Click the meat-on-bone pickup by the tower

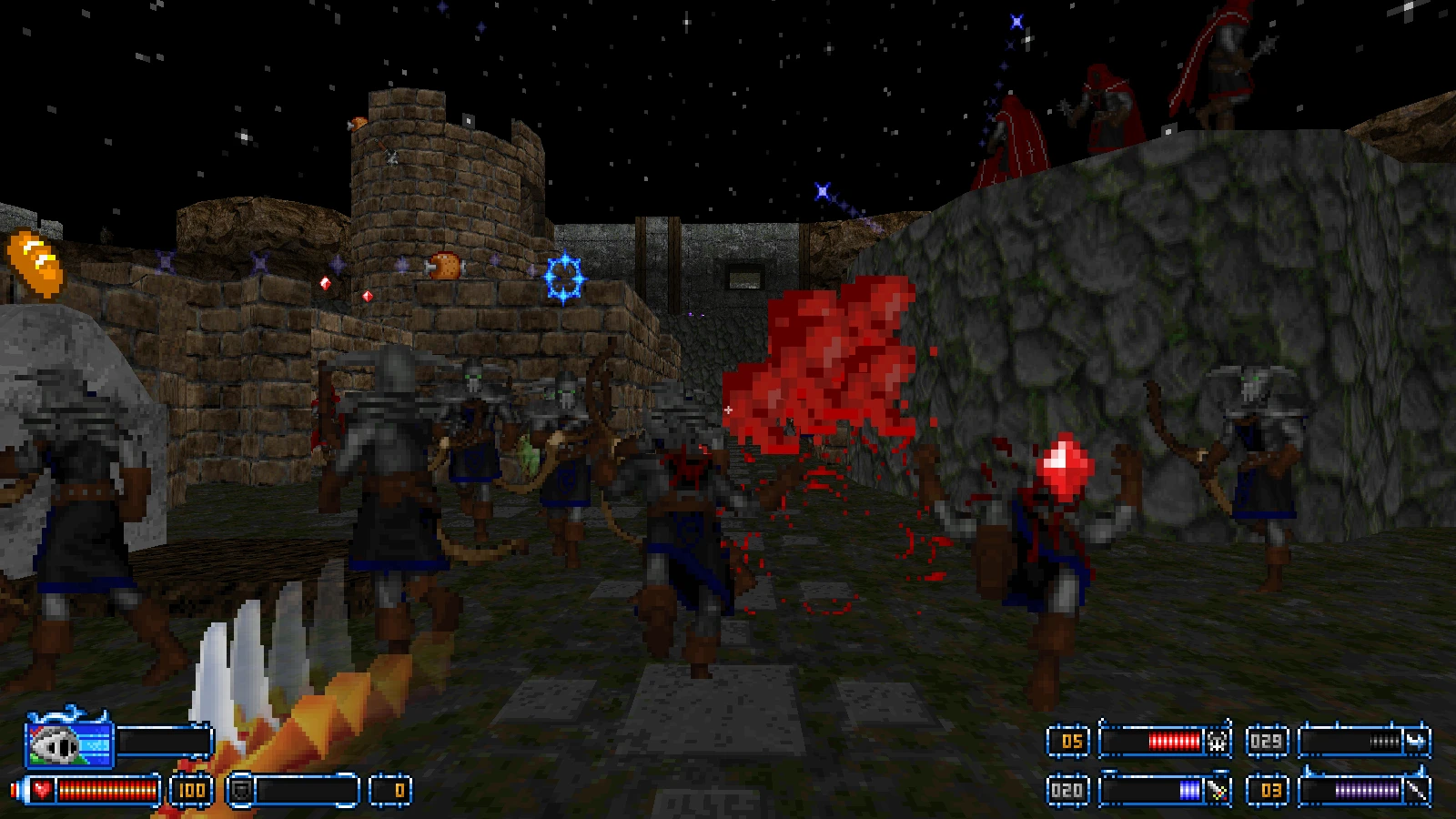pyautogui.click(x=443, y=266)
